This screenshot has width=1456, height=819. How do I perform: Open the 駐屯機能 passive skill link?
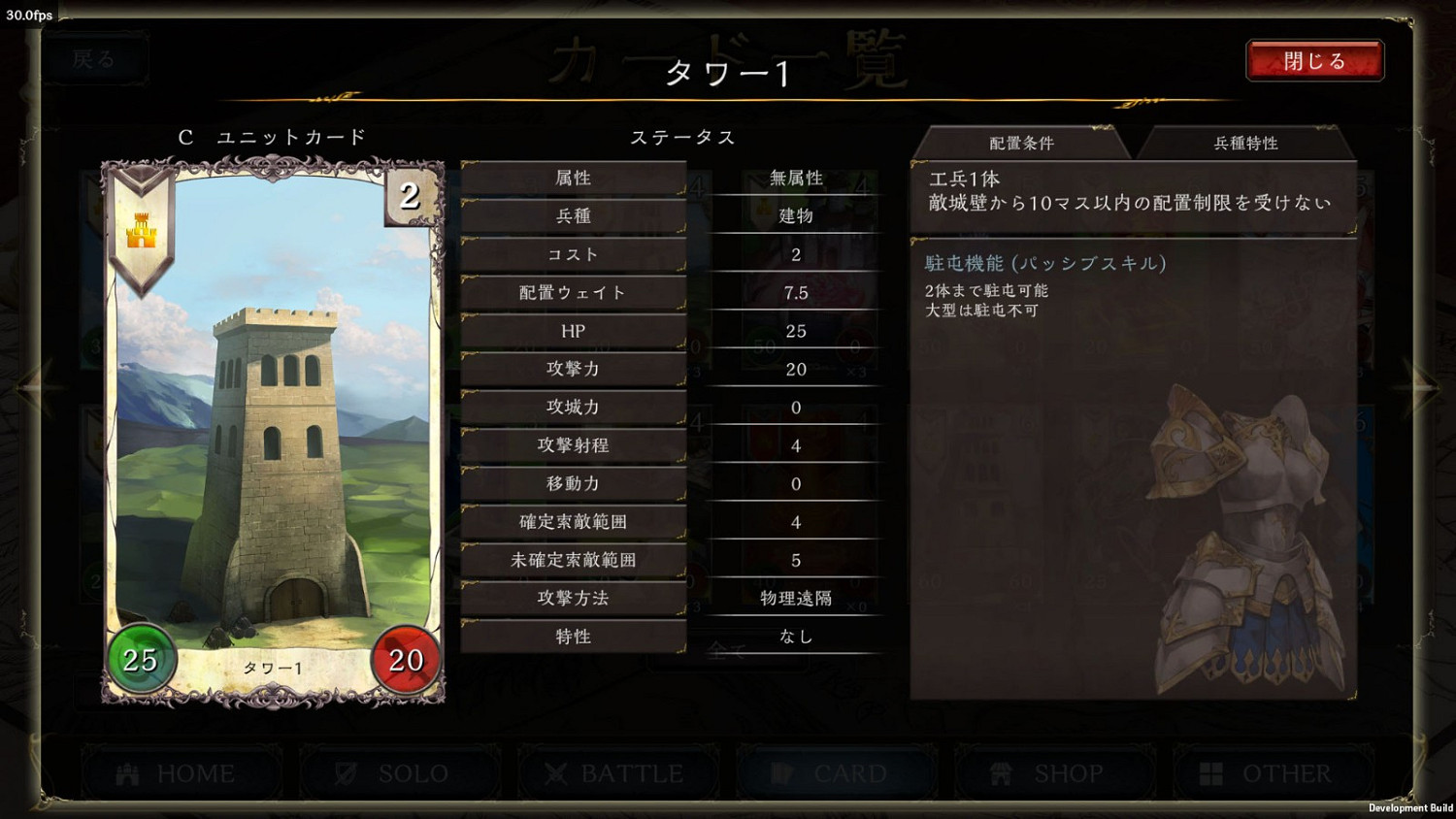1043,262
